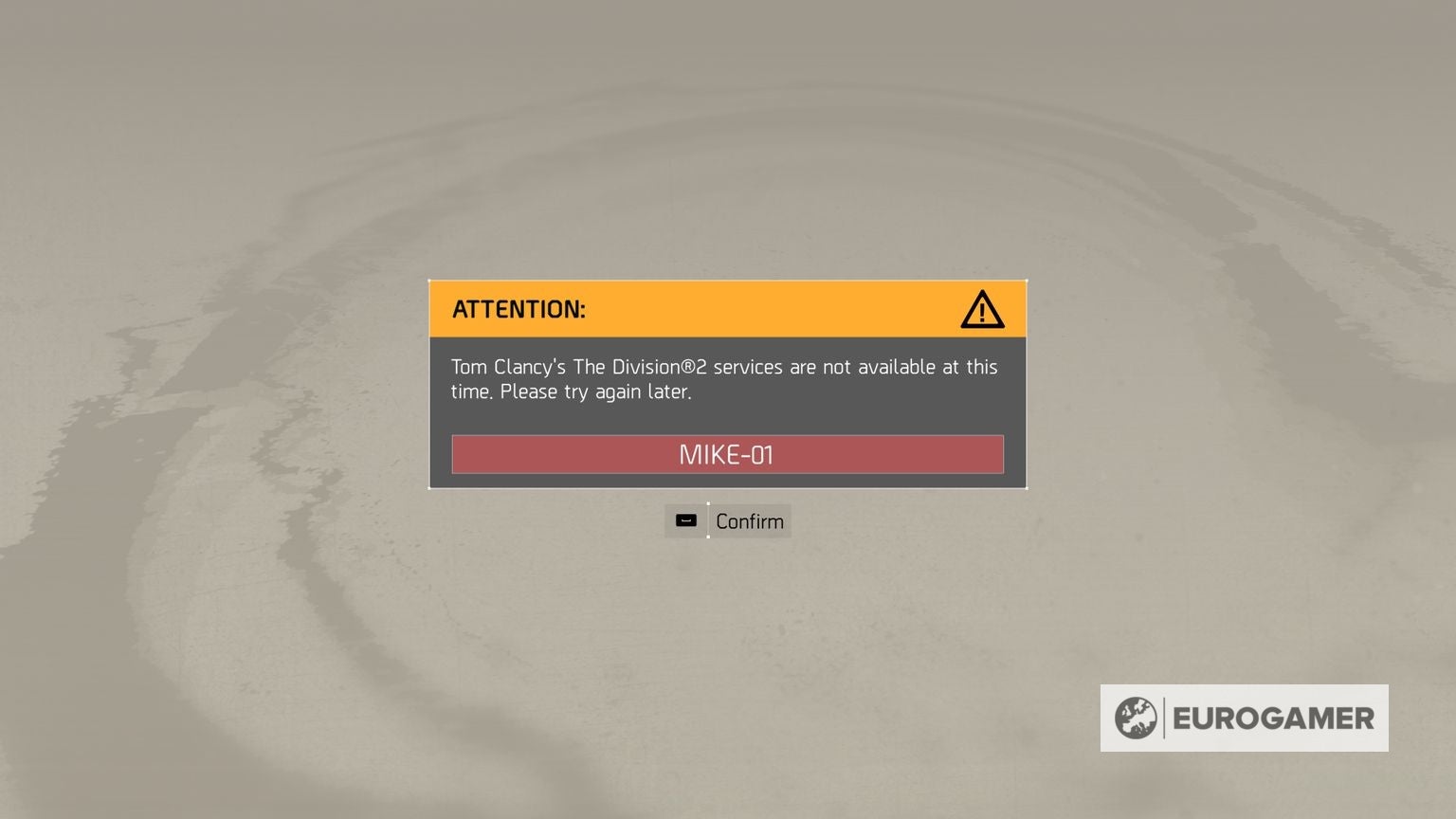
Task: Click the Eurogamer globe icon
Action: click(x=1135, y=718)
